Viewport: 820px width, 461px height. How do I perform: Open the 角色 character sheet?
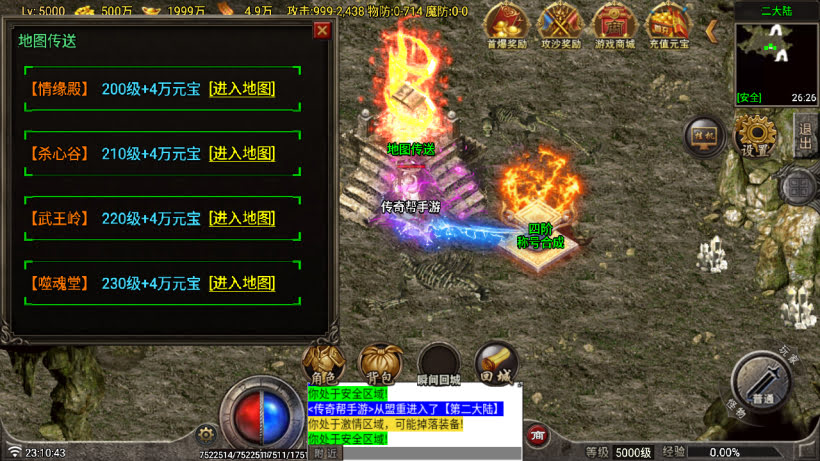point(324,365)
